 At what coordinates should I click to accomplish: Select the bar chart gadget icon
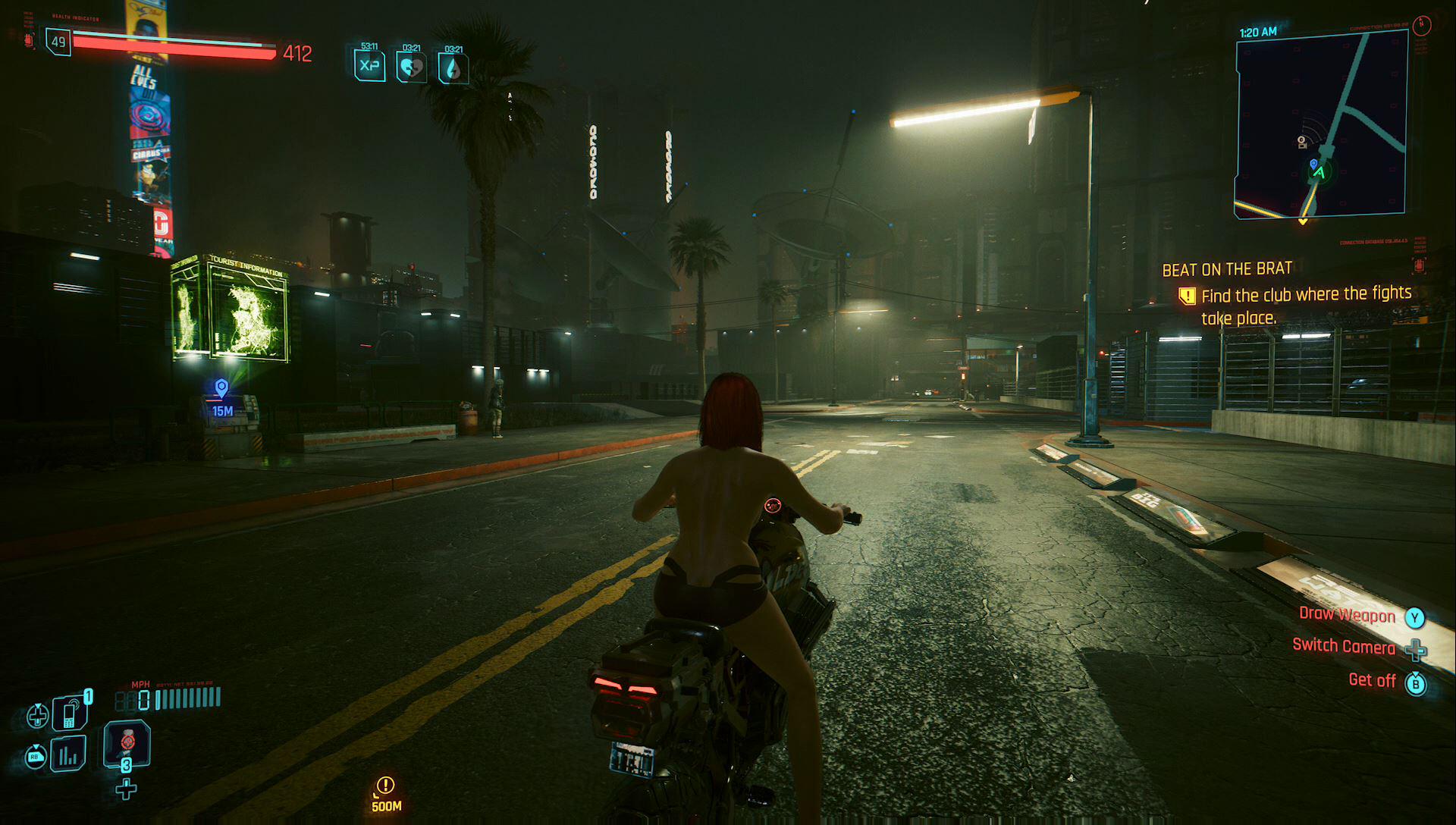(x=68, y=754)
